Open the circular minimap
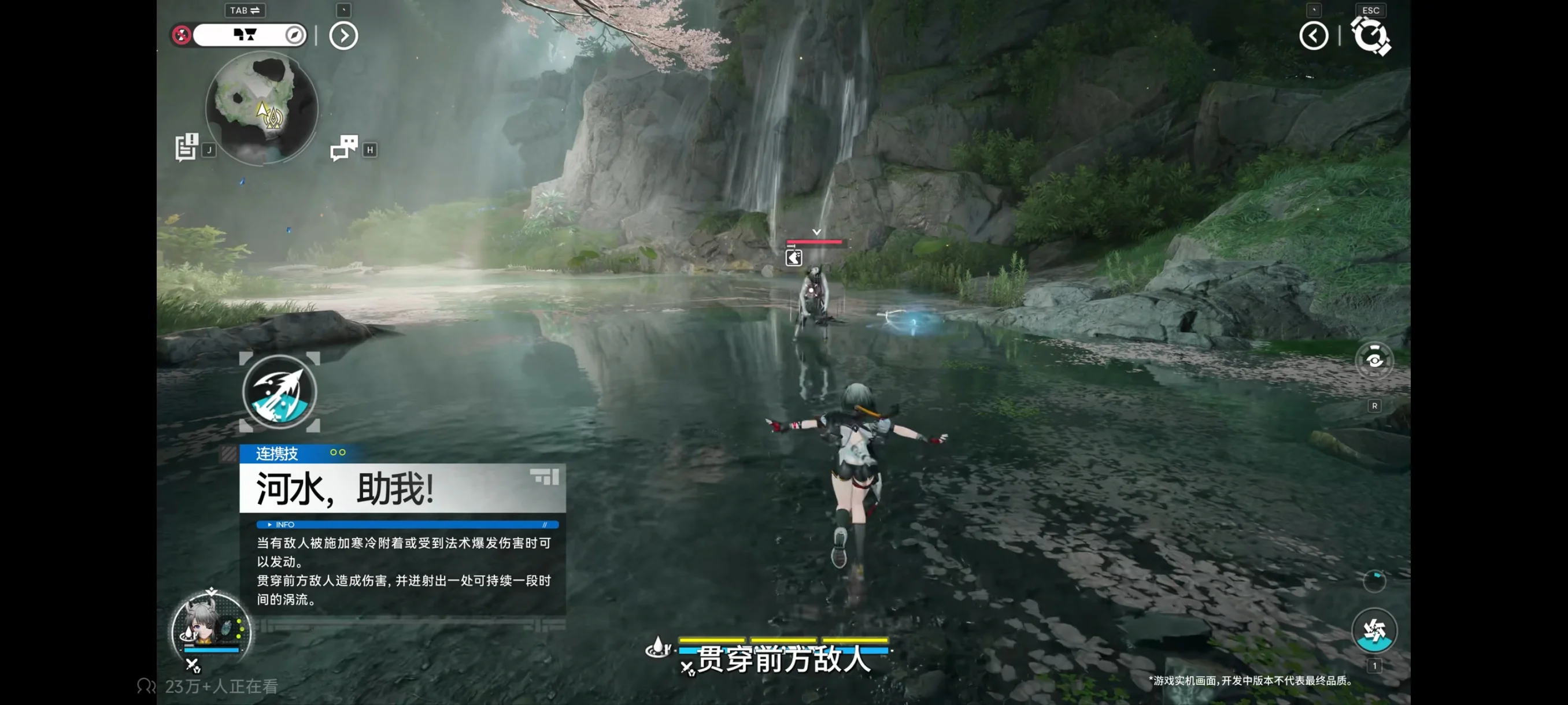The height and width of the screenshot is (705, 1568). (262, 107)
